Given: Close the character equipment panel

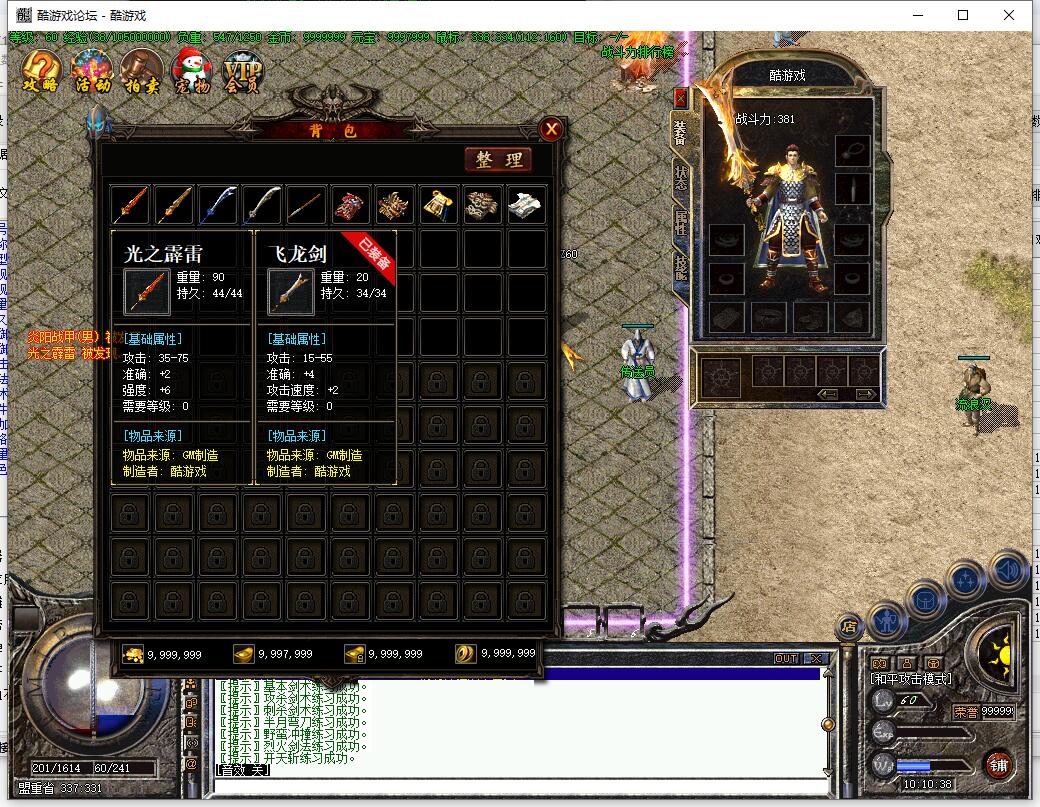Looking at the screenshot, I should [681, 98].
